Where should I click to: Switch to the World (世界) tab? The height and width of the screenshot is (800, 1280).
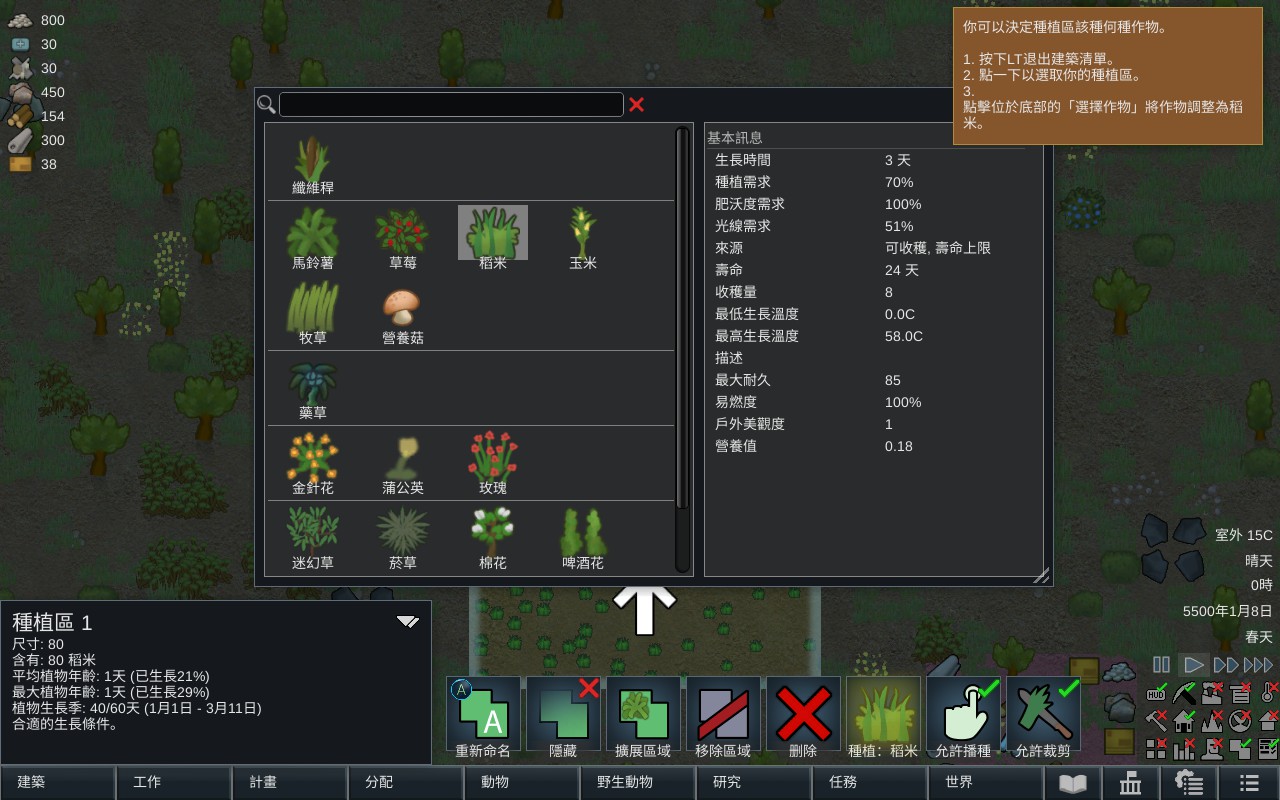[x=985, y=782]
